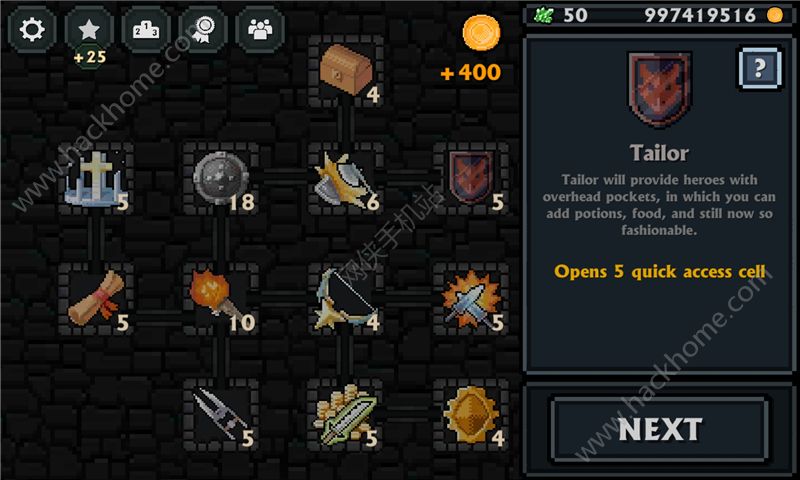
Task: Click the NEXT button
Action: click(x=660, y=430)
